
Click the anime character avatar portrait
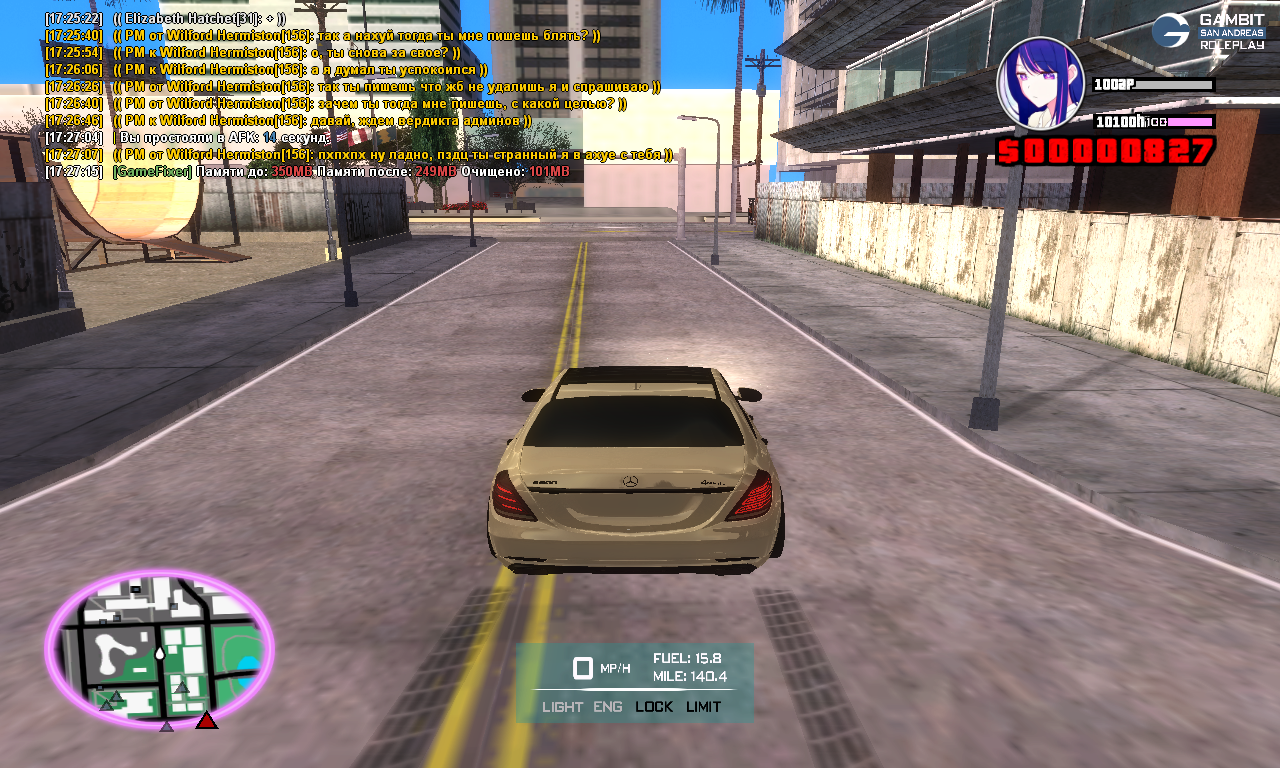[1040, 83]
